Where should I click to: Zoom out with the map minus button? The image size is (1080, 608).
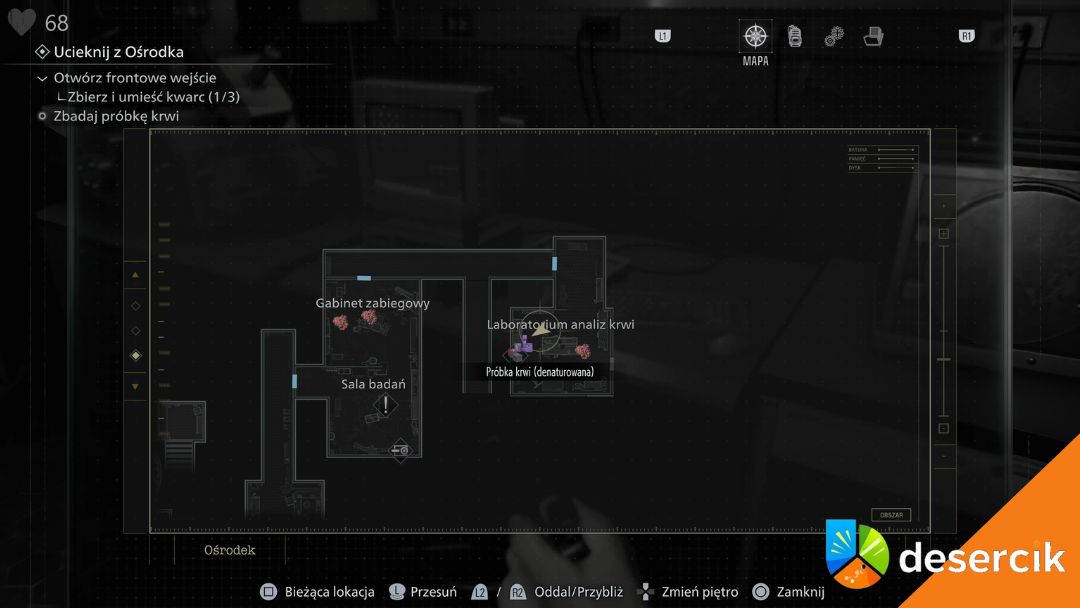(x=943, y=428)
